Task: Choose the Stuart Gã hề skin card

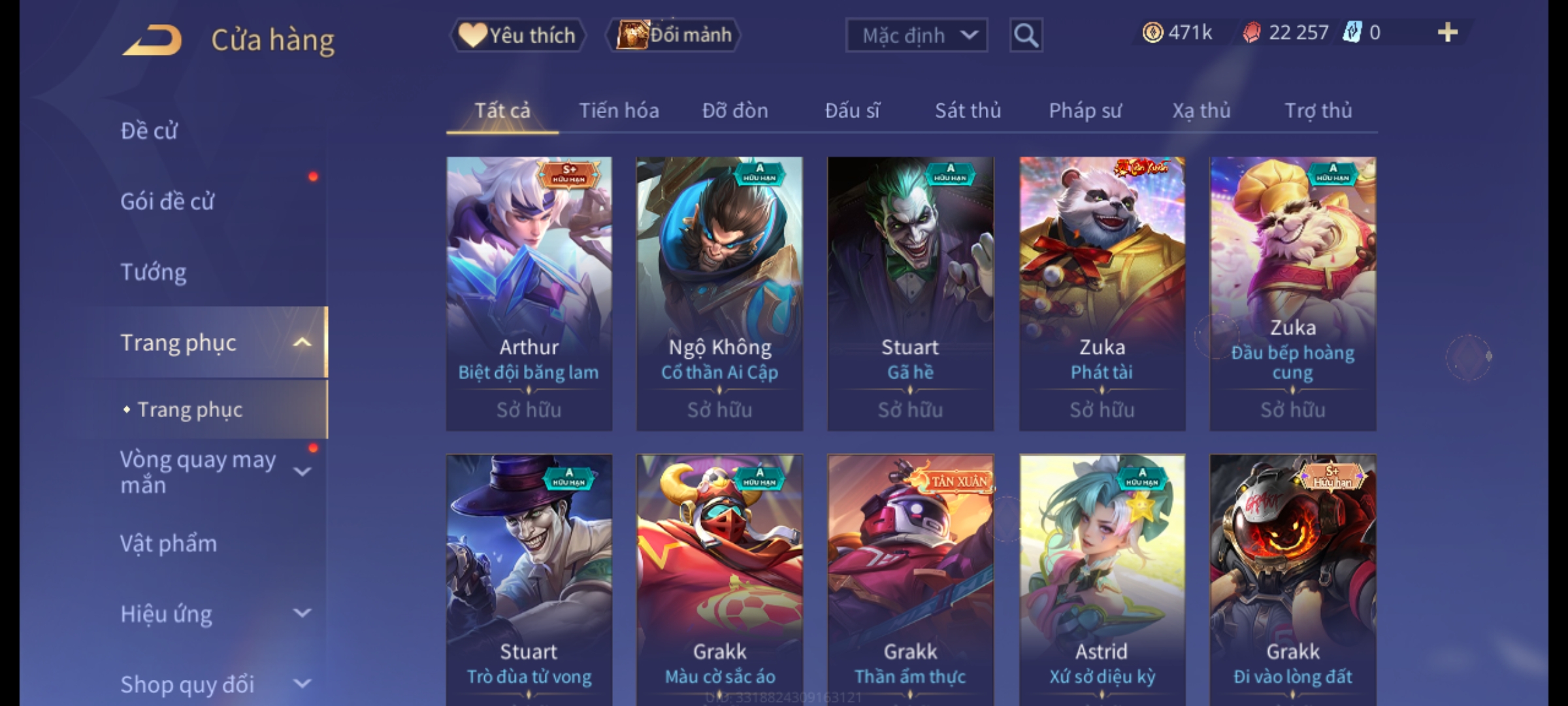Action: pos(910,293)
